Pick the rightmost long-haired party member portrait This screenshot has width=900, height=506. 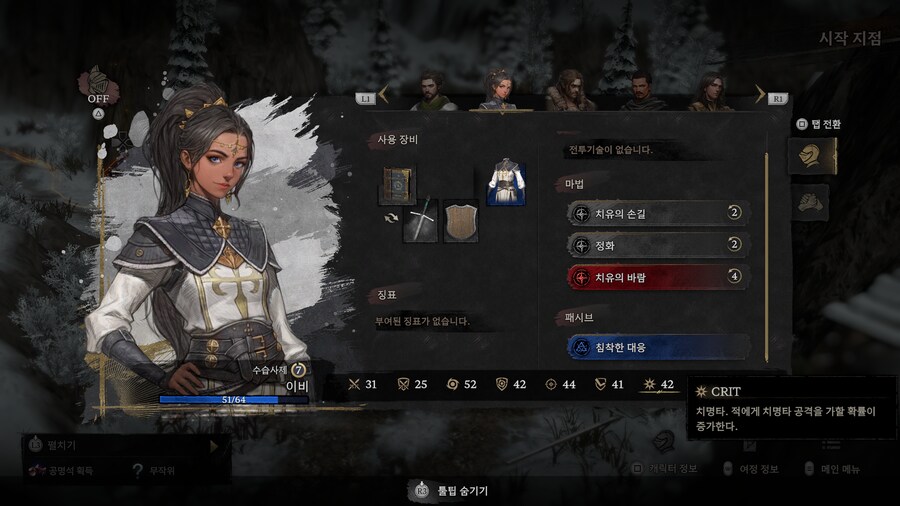pos(710,90)
